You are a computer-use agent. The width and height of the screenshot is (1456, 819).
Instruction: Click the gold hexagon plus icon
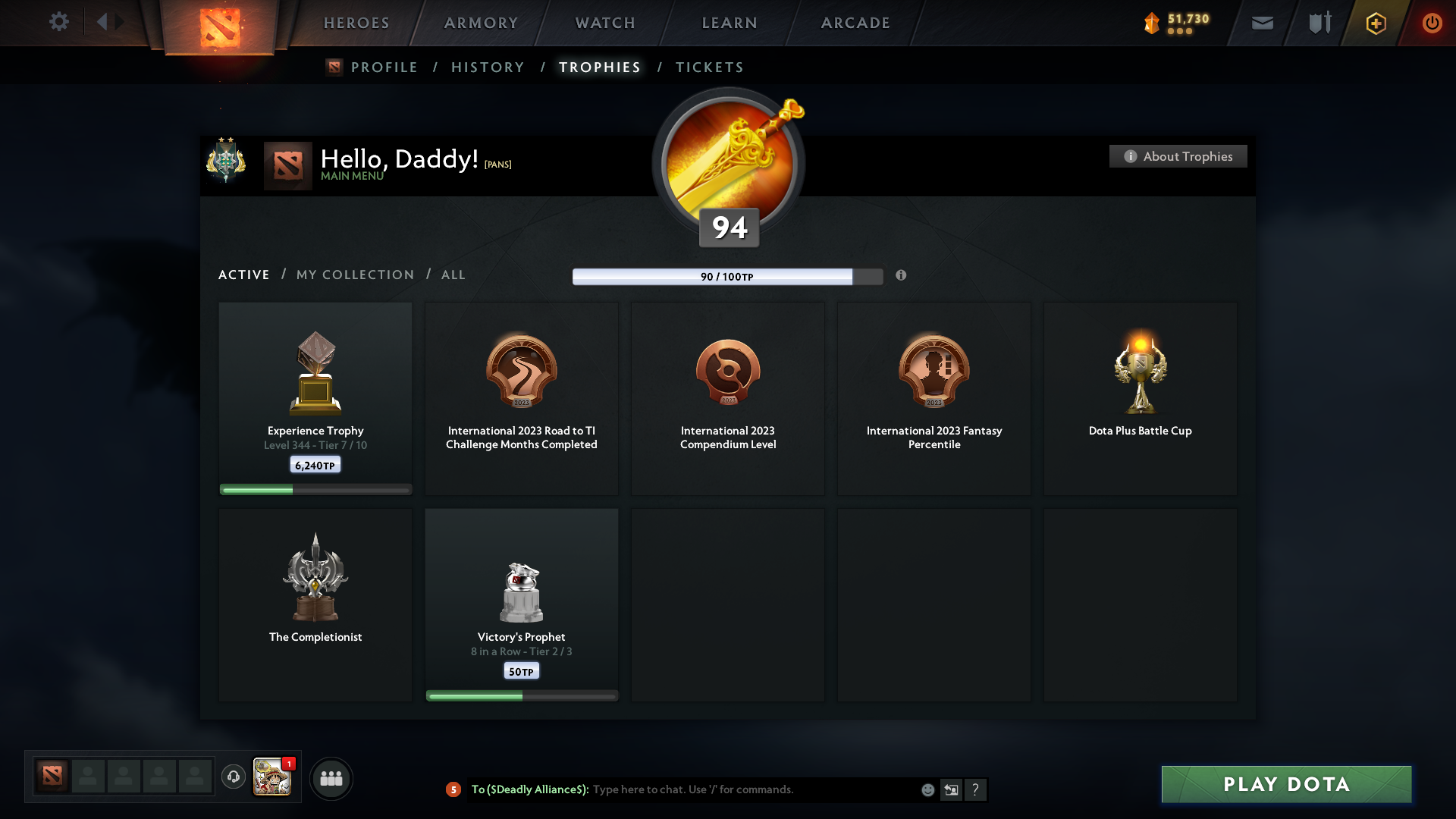point(1376,23)
